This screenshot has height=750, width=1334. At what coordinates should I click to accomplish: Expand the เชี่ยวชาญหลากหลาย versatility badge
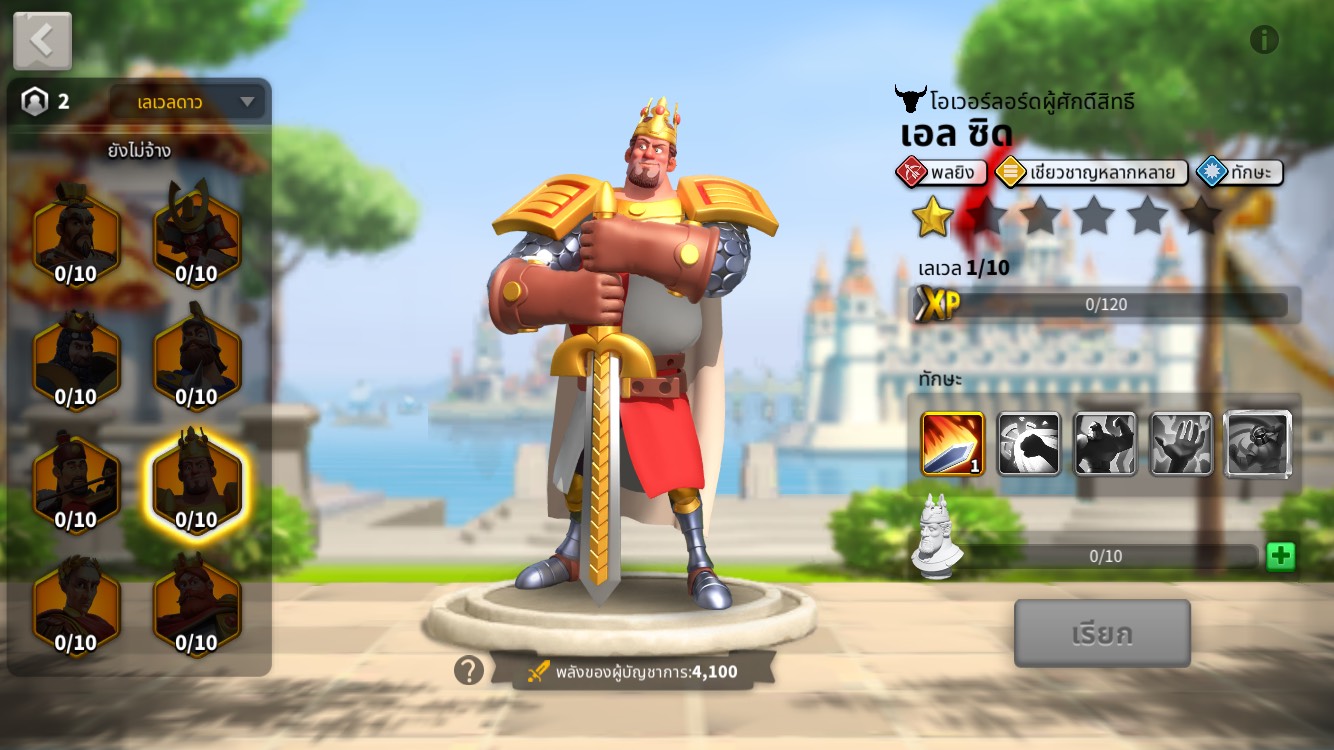[1092, 172]
